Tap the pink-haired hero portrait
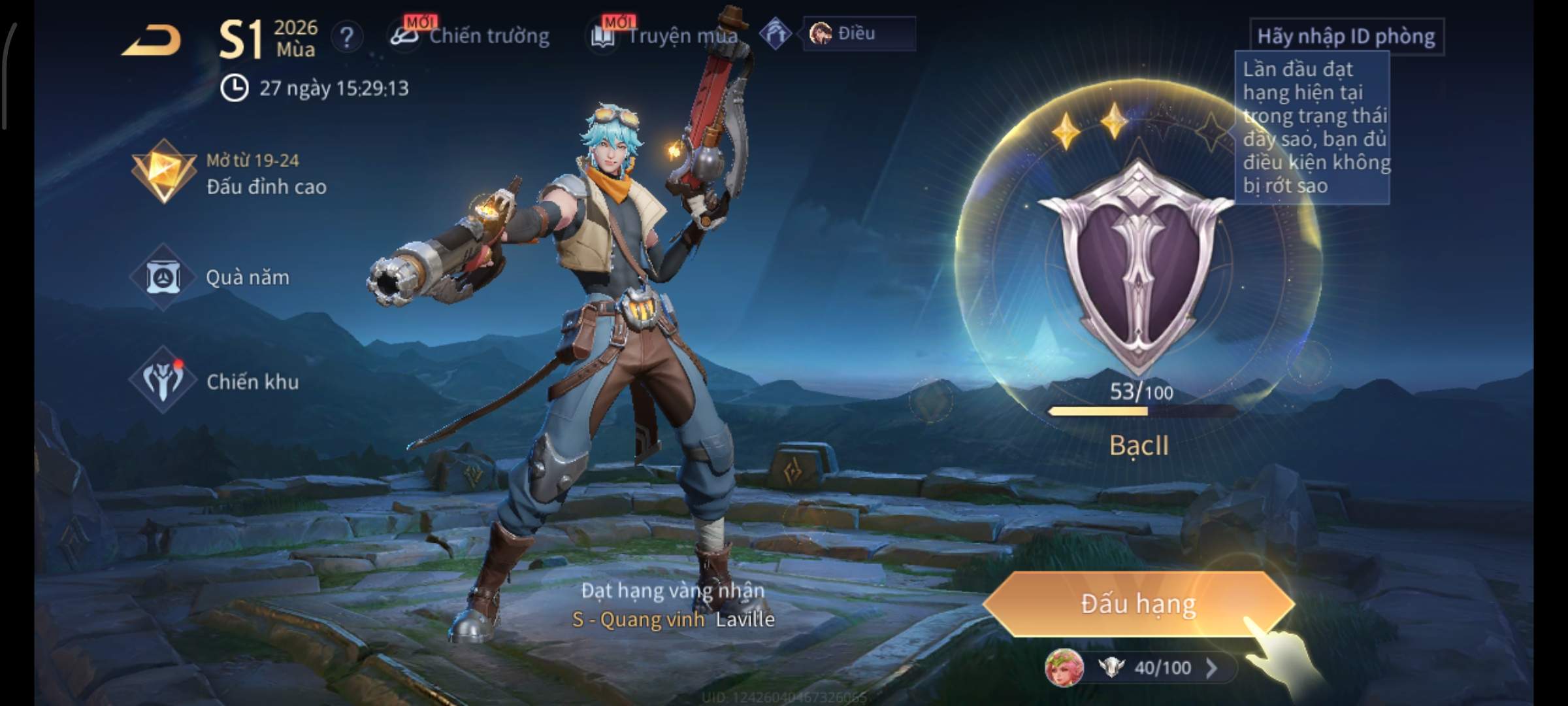The width and height of the screenshot is (1568, 706). point(1064,668)
